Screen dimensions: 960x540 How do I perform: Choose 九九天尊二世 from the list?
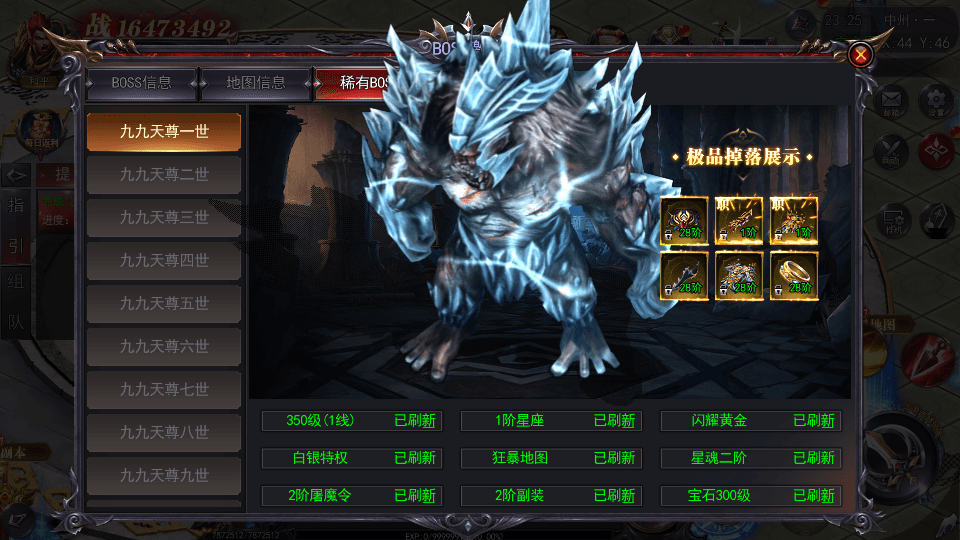click(164, 175)
